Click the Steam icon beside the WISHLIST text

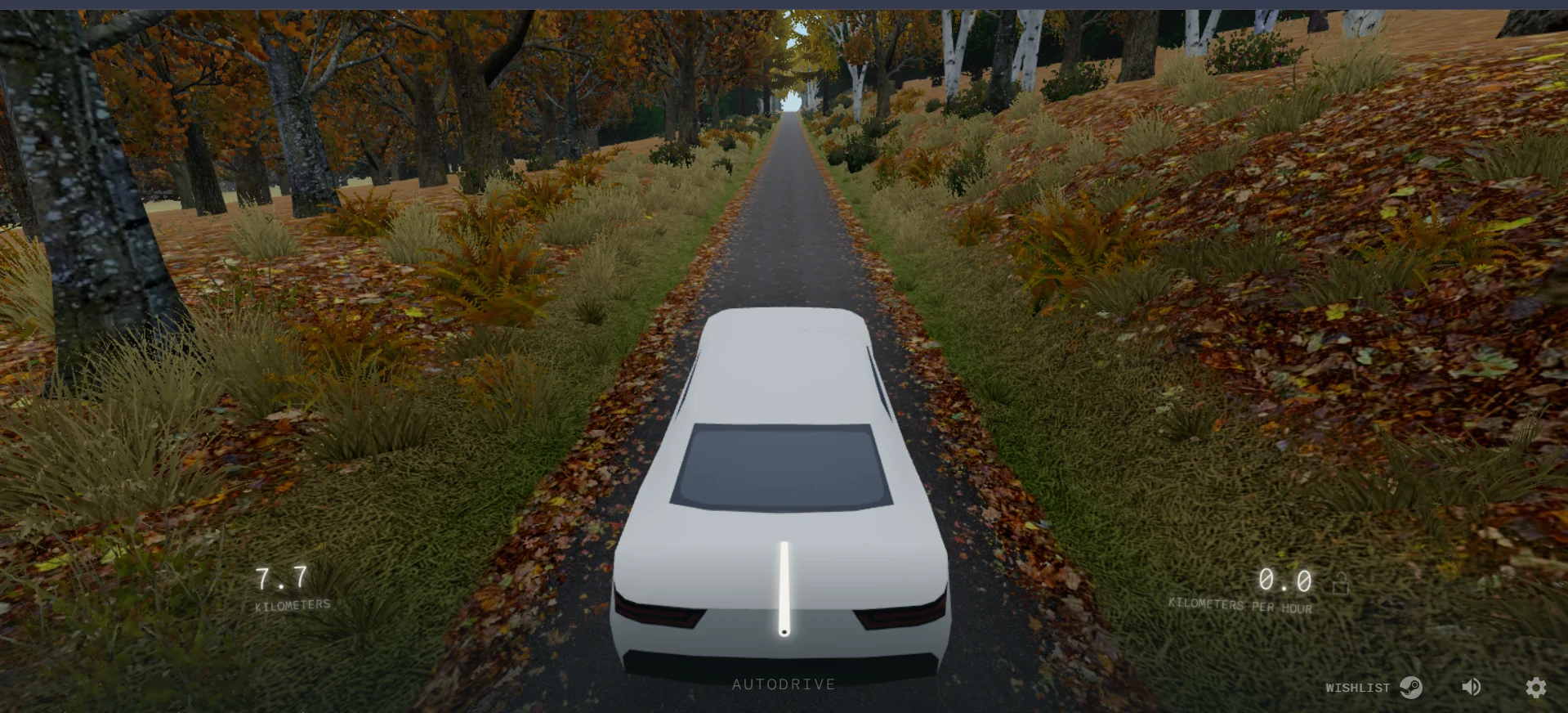coord(1409,687)
